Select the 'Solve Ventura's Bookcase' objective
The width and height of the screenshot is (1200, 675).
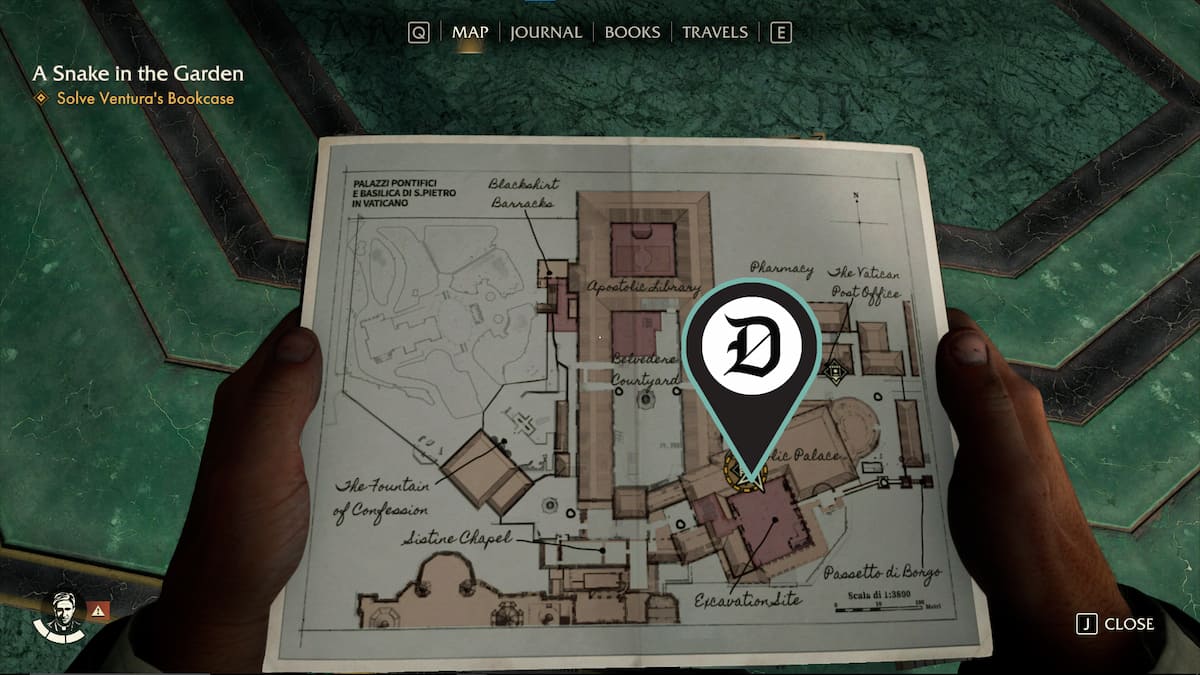pyautogui.click(x=145, y=98)
